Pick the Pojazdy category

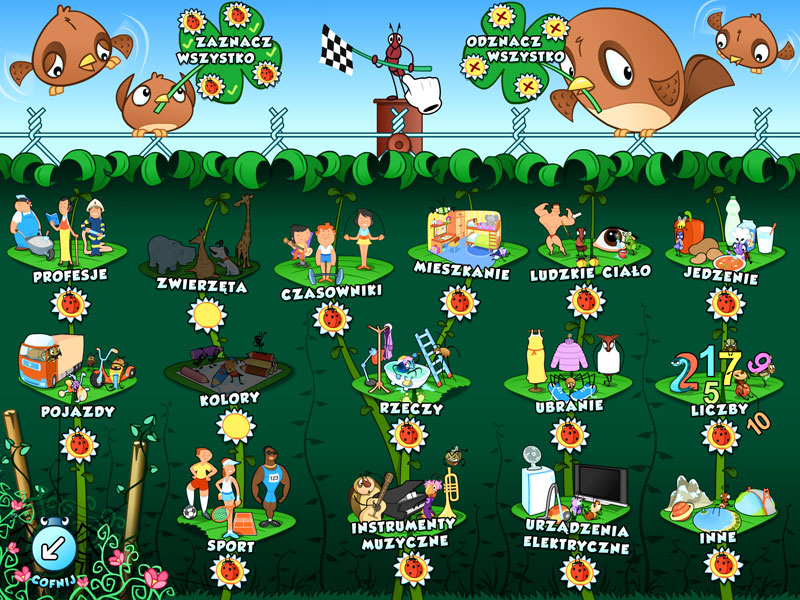[x=77, y=374]
